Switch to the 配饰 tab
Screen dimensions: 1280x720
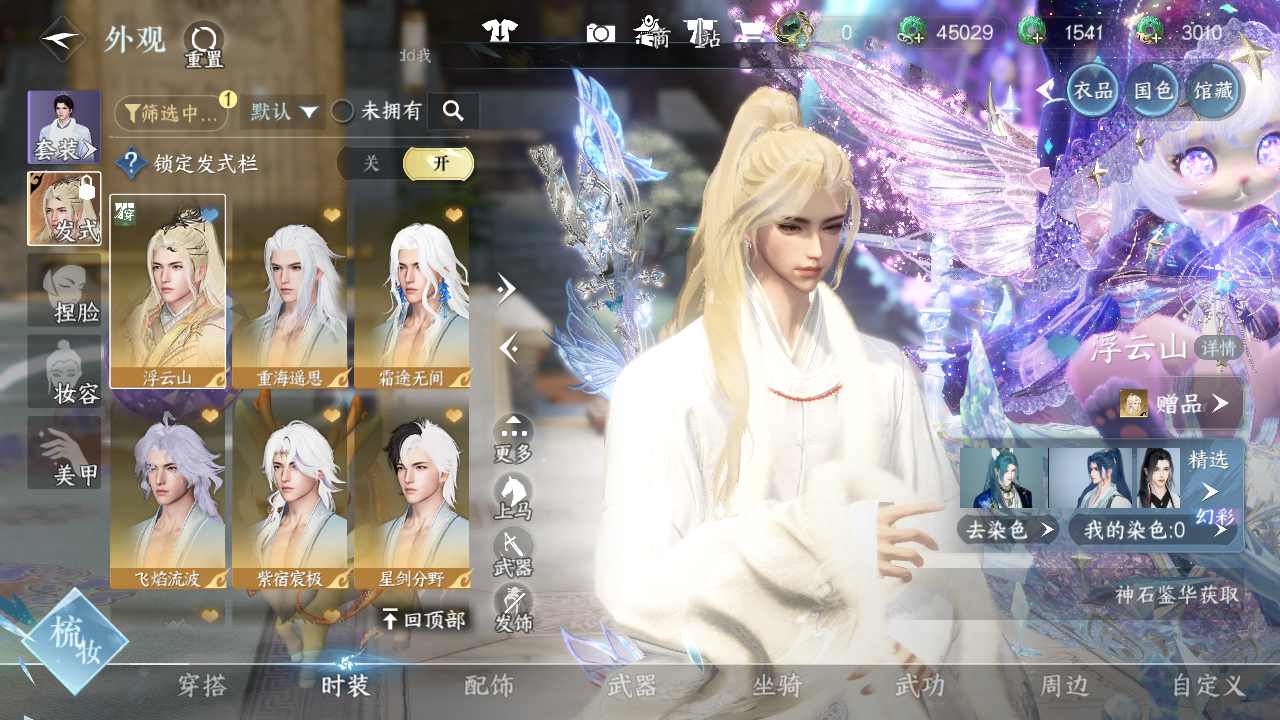pyautogui.click(x=489, y=686)
